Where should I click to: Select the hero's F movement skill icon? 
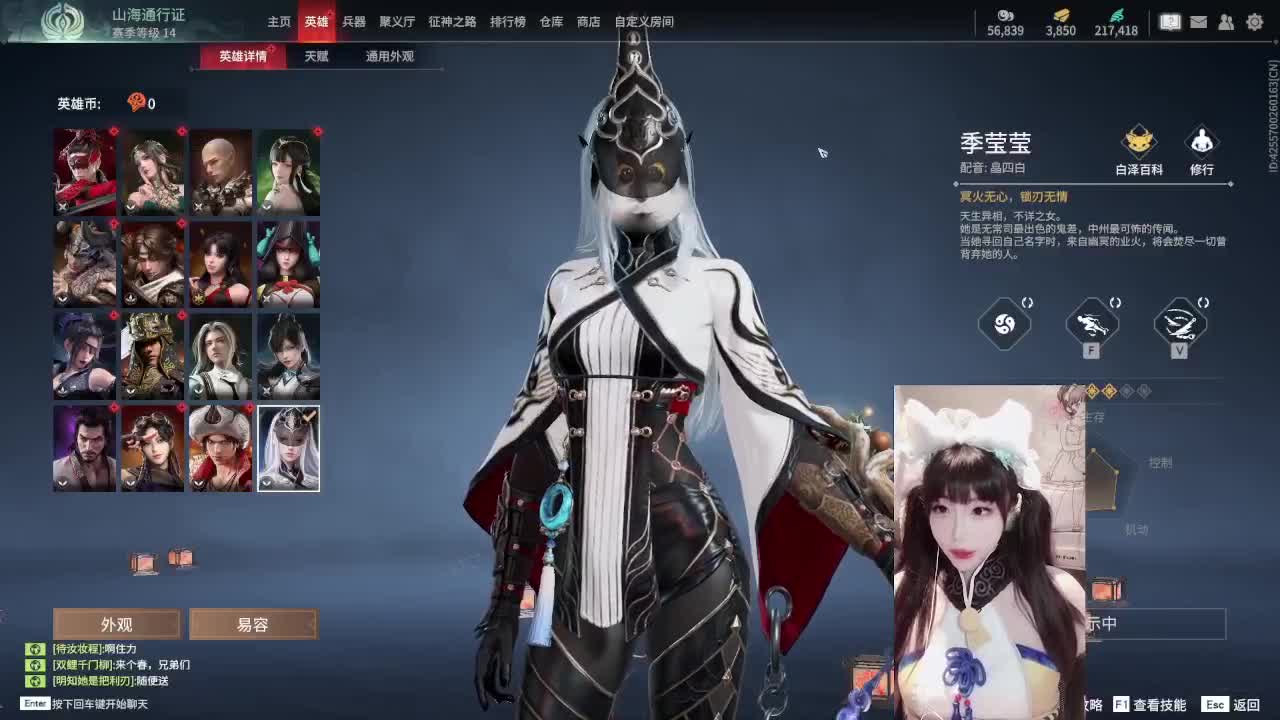click(1091, 322)
